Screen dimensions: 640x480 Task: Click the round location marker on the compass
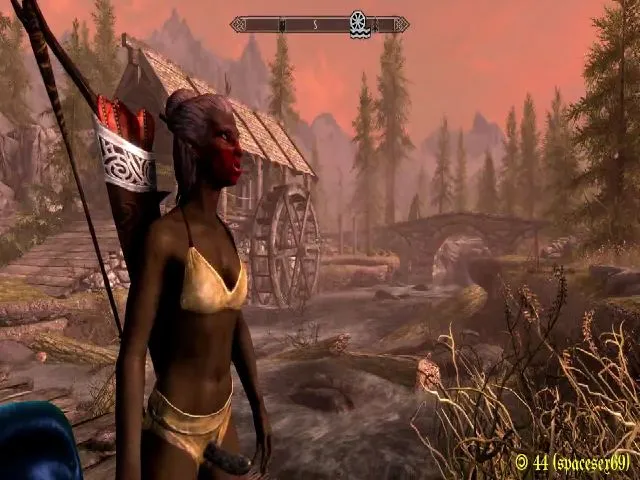[358, 22]
